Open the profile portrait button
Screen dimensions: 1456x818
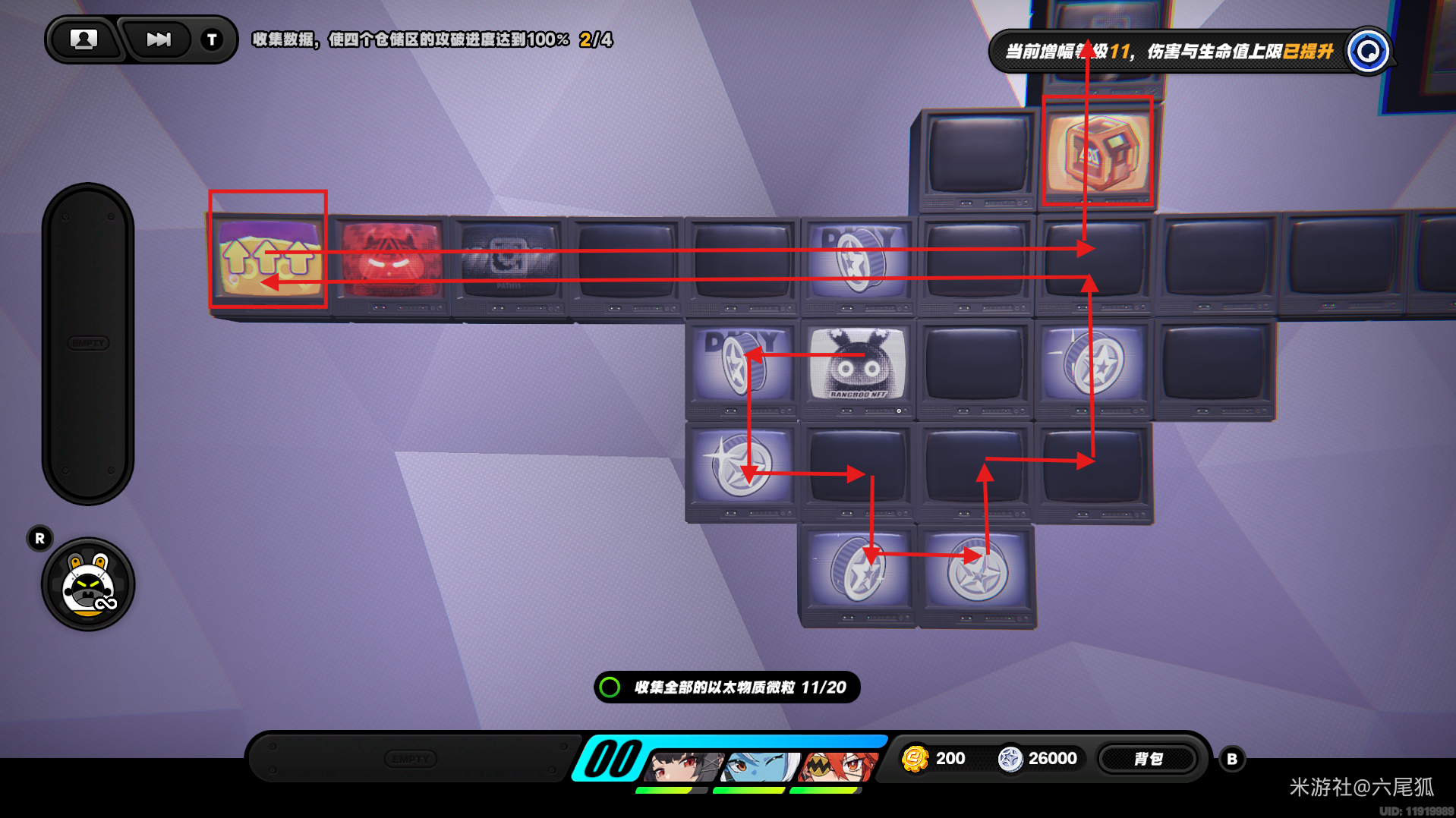[x=84, y=39]
